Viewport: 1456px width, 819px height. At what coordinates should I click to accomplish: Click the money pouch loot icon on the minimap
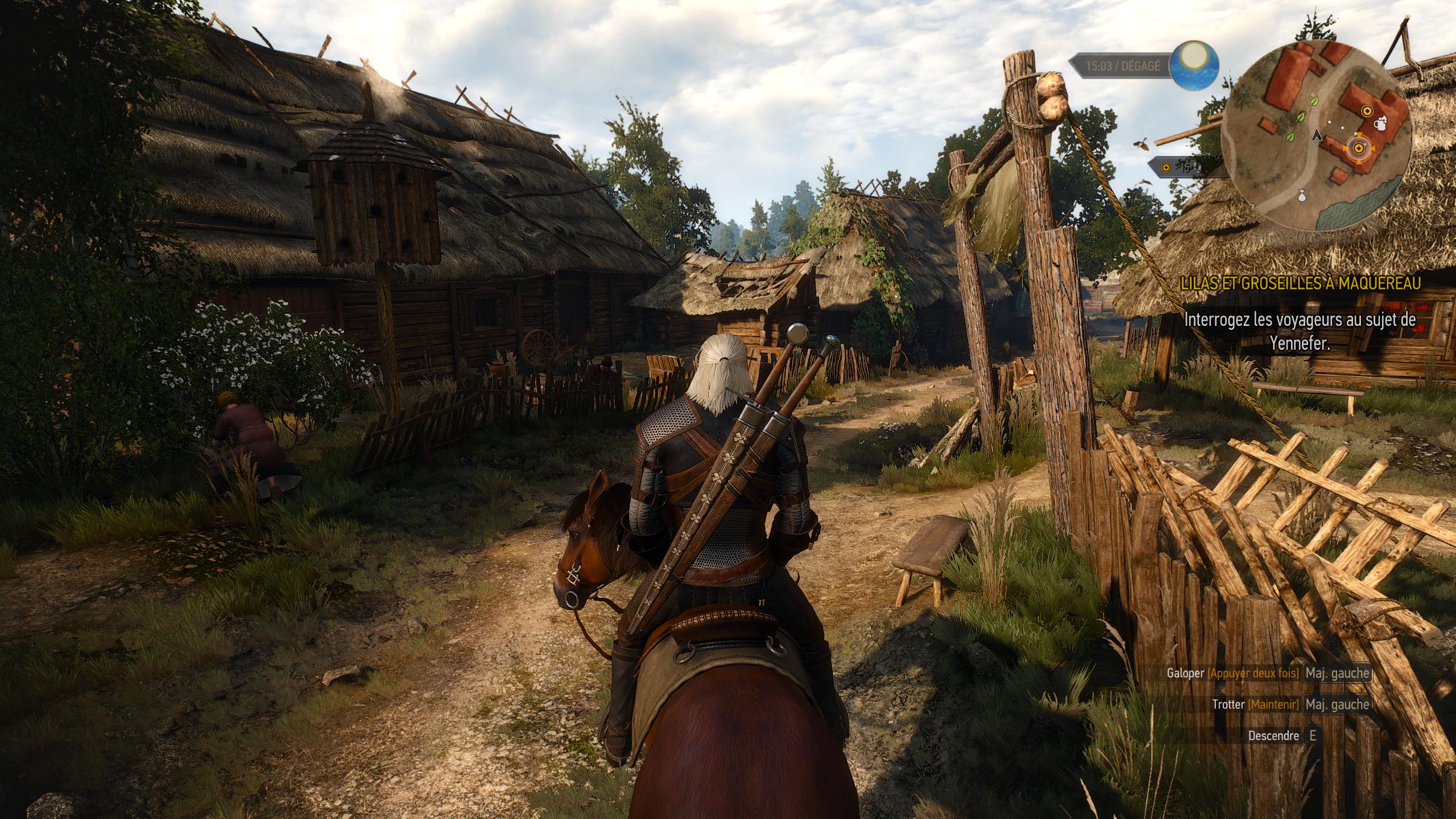(1301, 196)
